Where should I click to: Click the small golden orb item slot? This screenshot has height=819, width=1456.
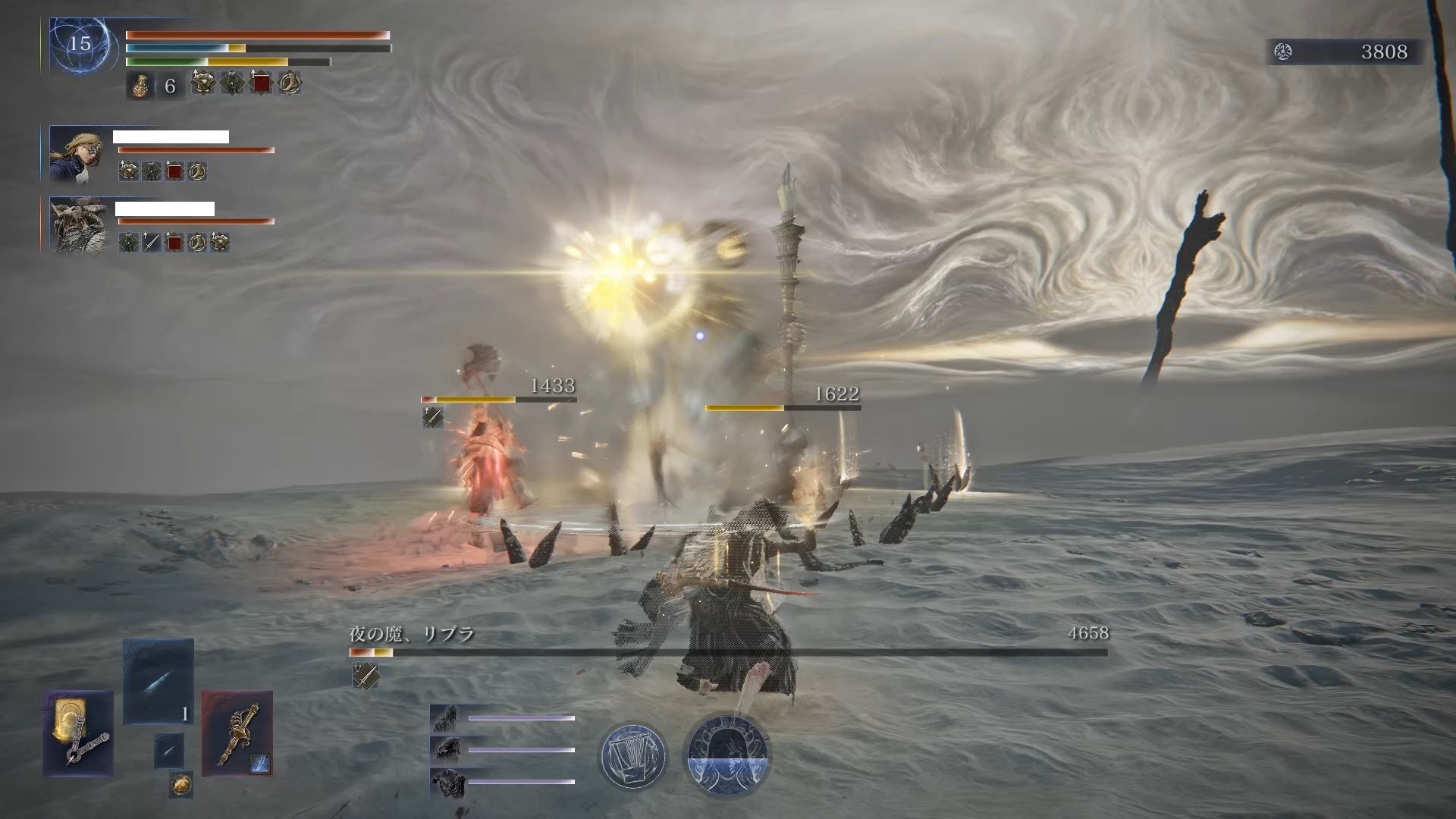click(x=180, y=785)
